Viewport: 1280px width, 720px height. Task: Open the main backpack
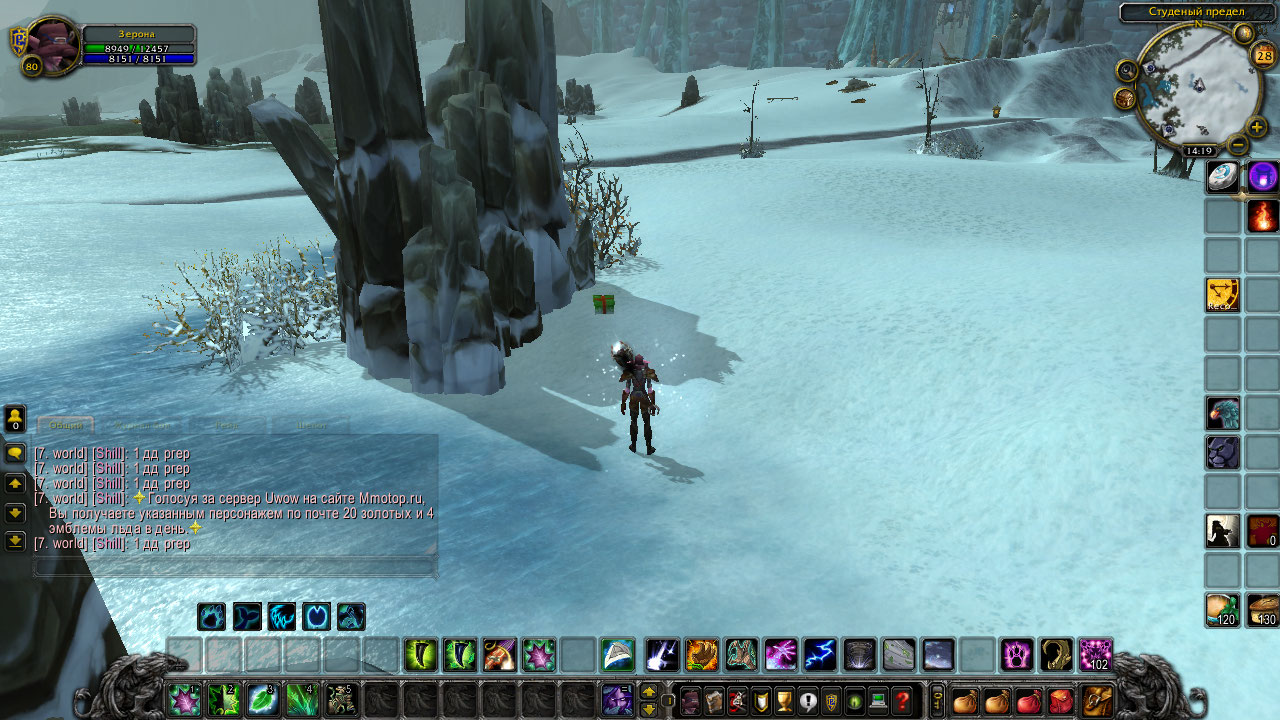tap(1097, 700)
